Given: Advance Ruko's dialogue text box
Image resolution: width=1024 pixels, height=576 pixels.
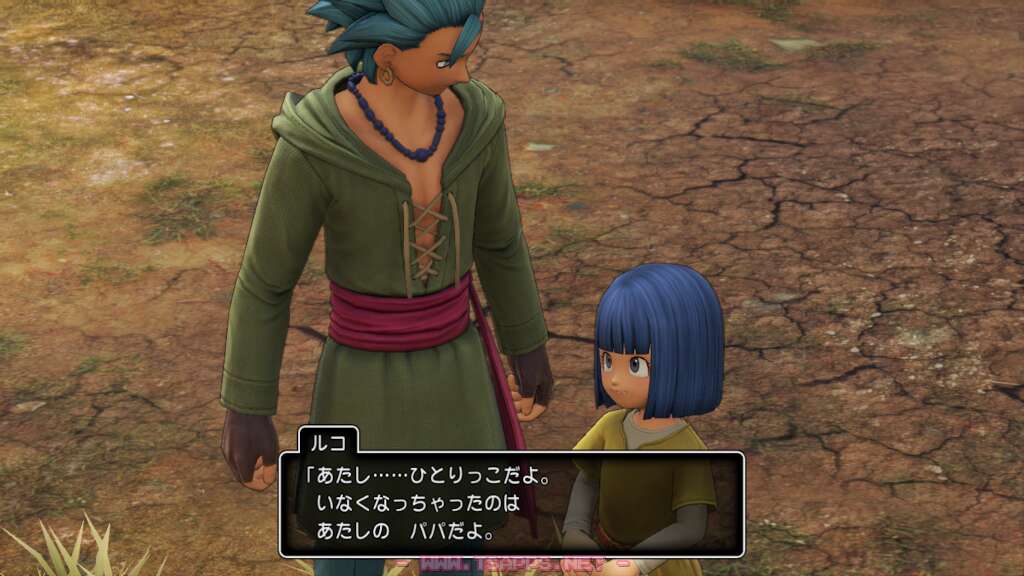Looking at the screenshot, I should tap(511, 504).
